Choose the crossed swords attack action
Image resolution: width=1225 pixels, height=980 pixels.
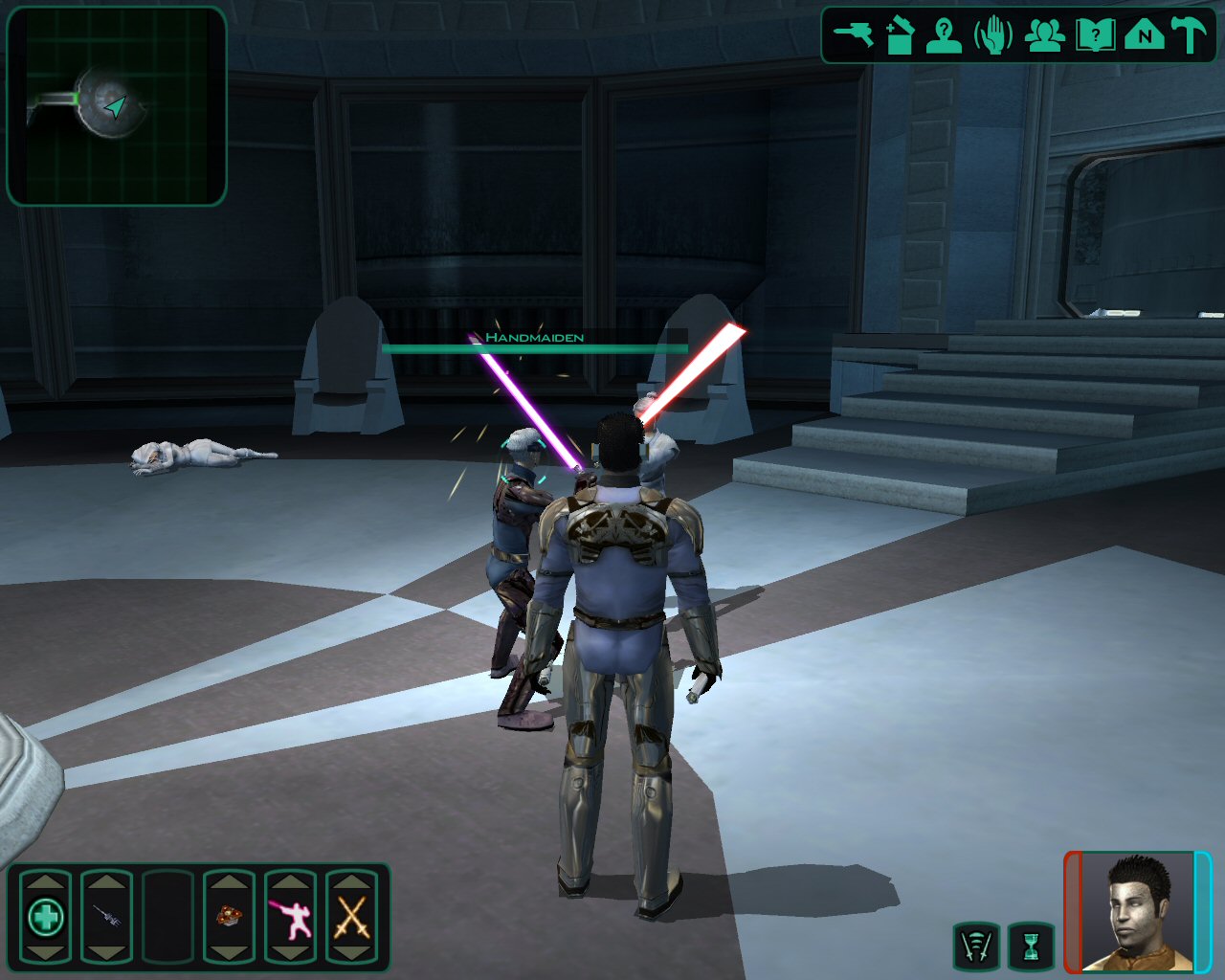pyautogui.click(x=351, y=918)
